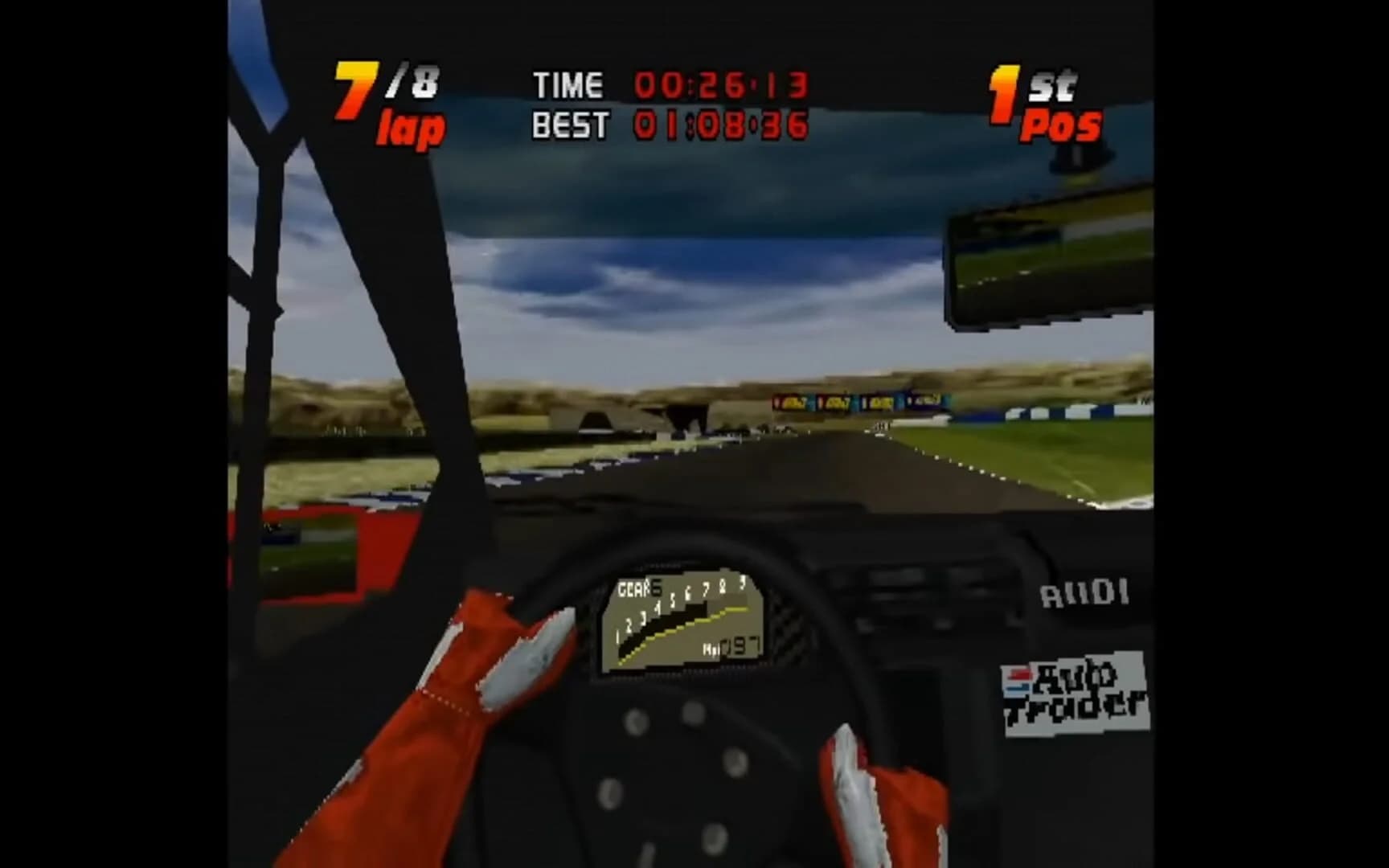Click the GEAR indicator on the dashboard
This screenshot has height=868, width=1389.
(x=635, y=589)
